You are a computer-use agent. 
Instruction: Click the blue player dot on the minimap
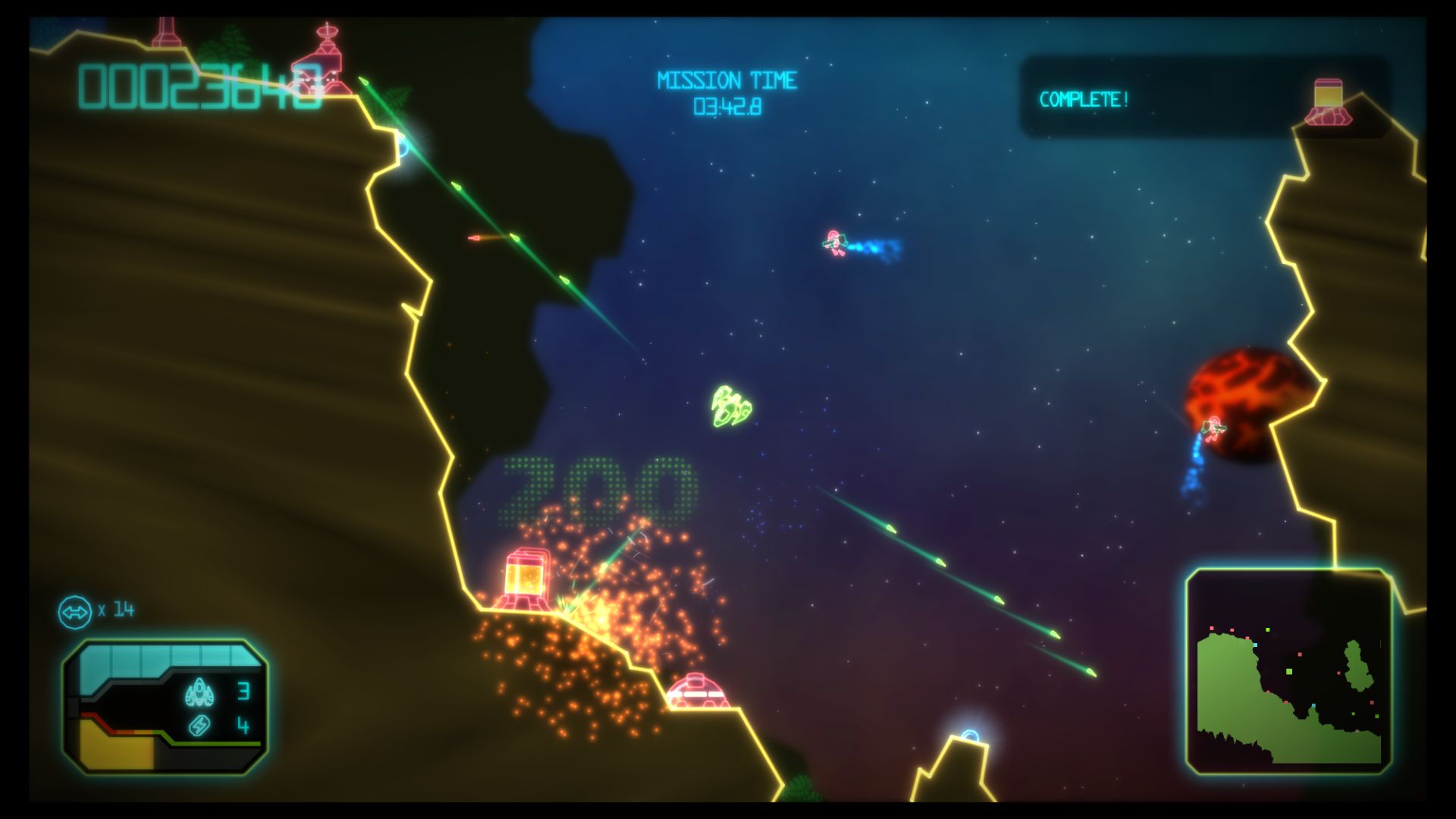(x=1255, y=645)
